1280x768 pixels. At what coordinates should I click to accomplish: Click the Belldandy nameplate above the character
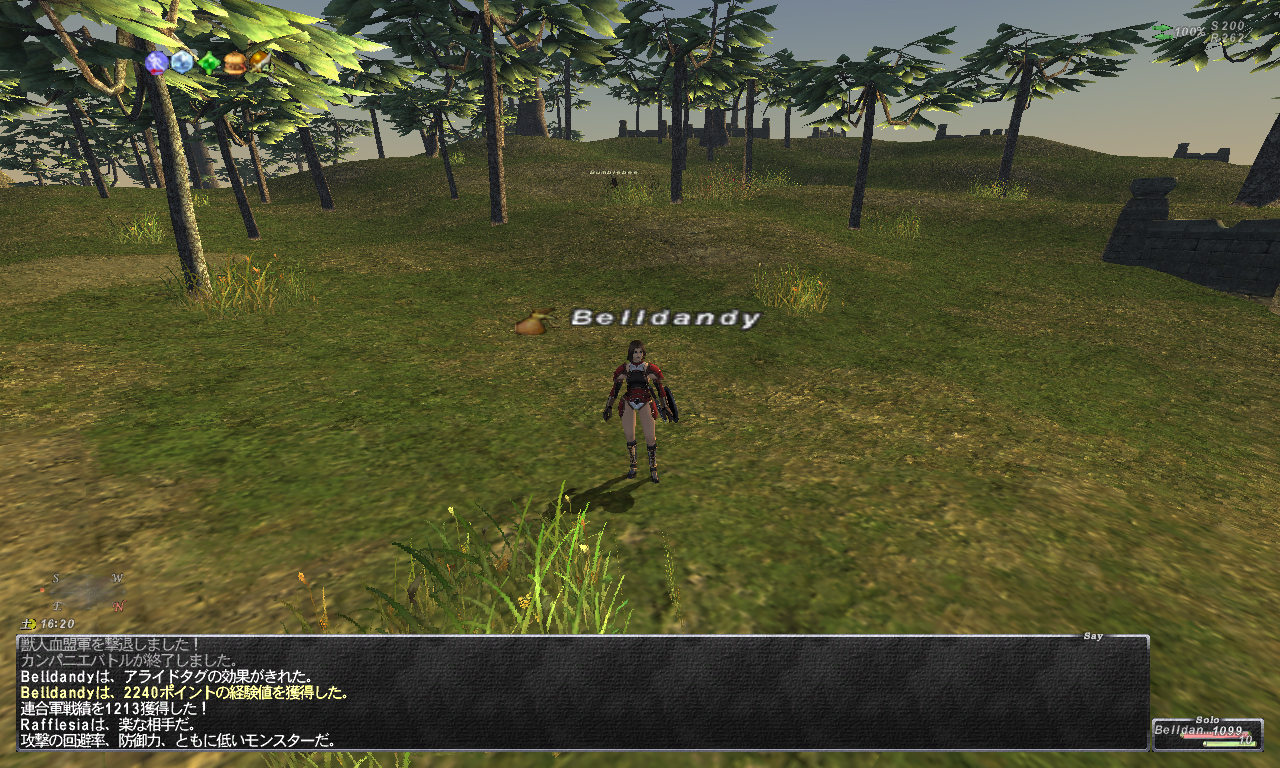pos(665,319)
